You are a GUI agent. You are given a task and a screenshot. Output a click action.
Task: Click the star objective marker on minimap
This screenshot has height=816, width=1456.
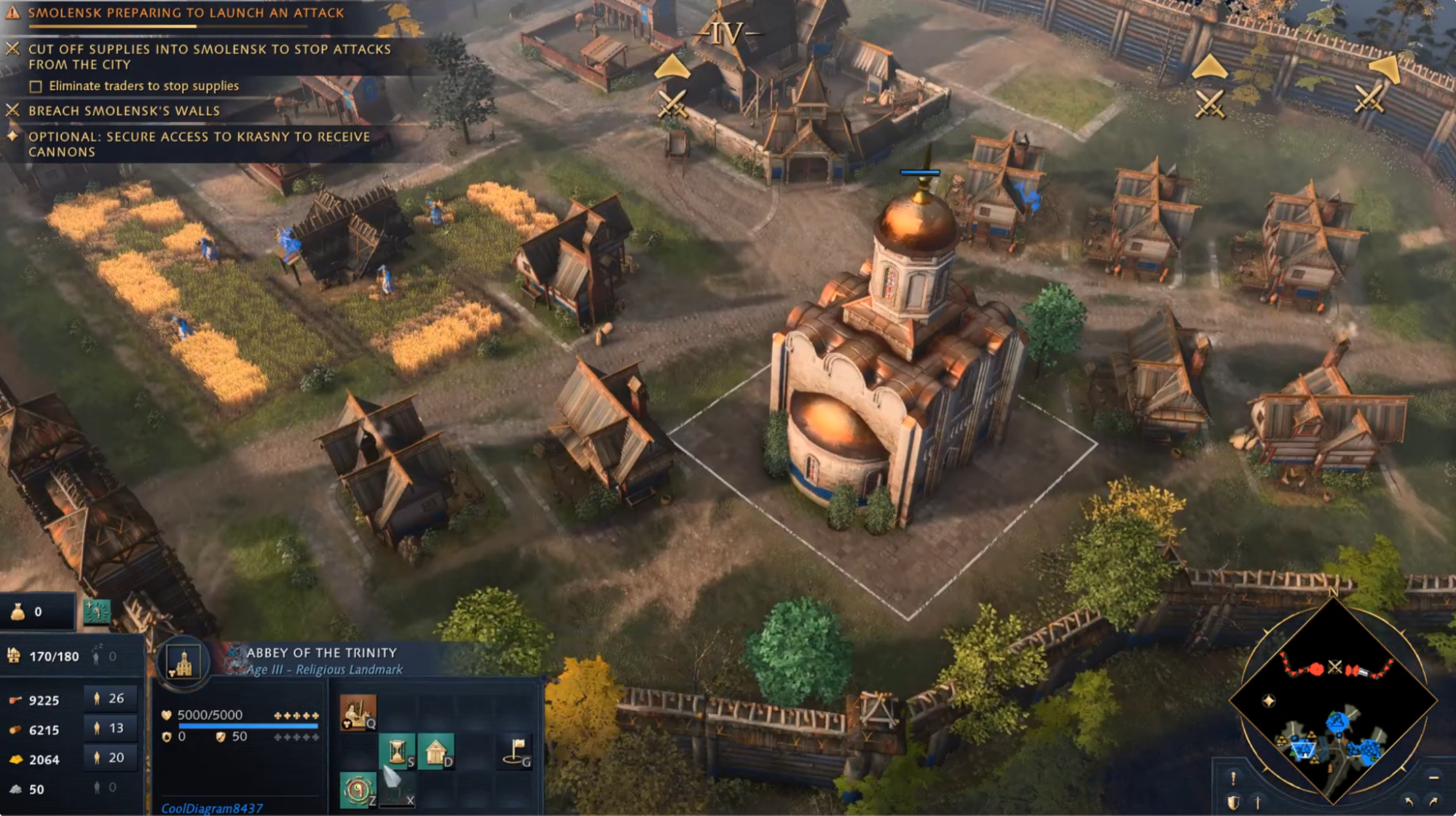click(1269, 700)
